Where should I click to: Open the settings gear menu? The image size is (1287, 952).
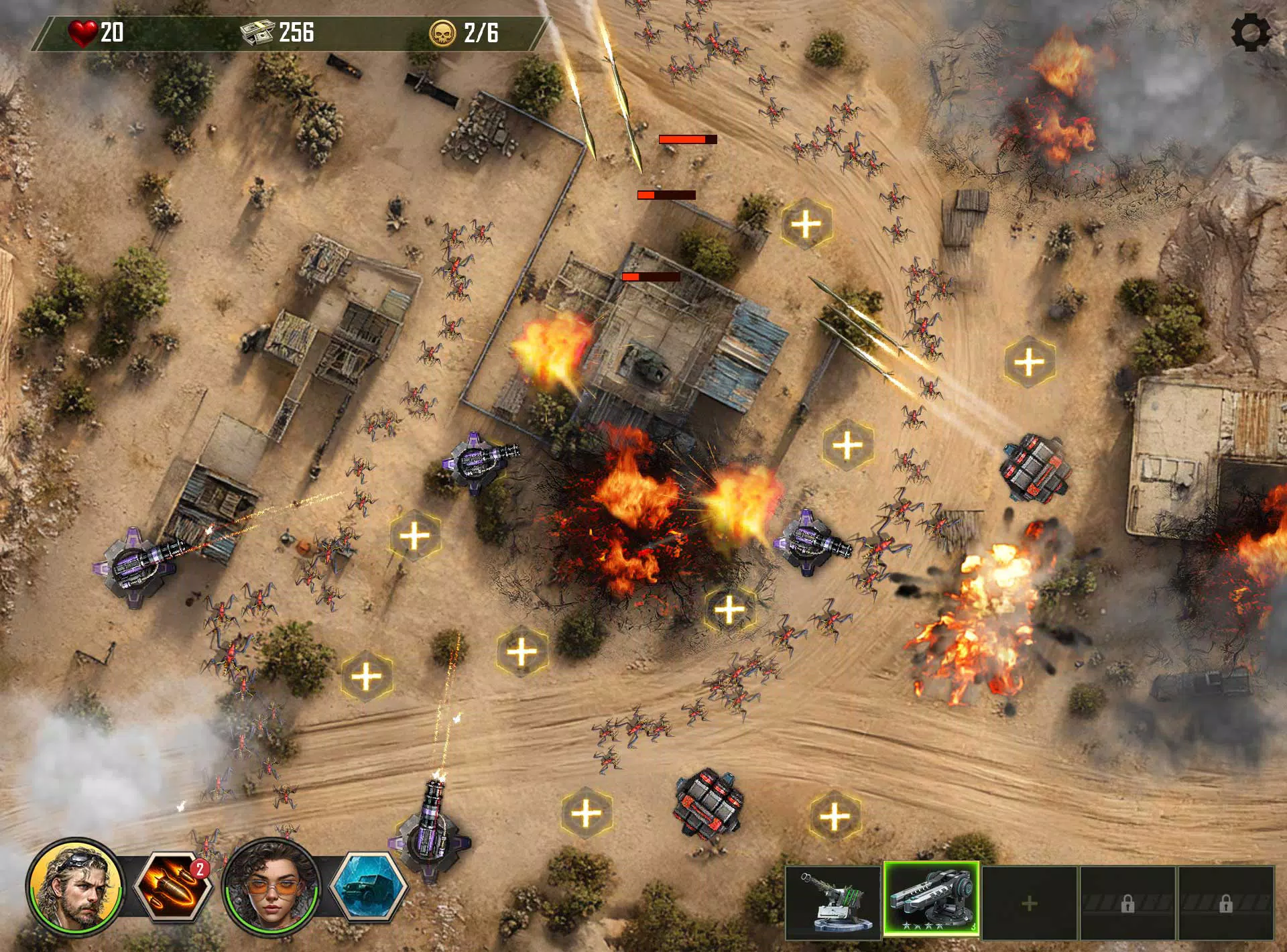pyautogui.click(x=1250, y=32)
